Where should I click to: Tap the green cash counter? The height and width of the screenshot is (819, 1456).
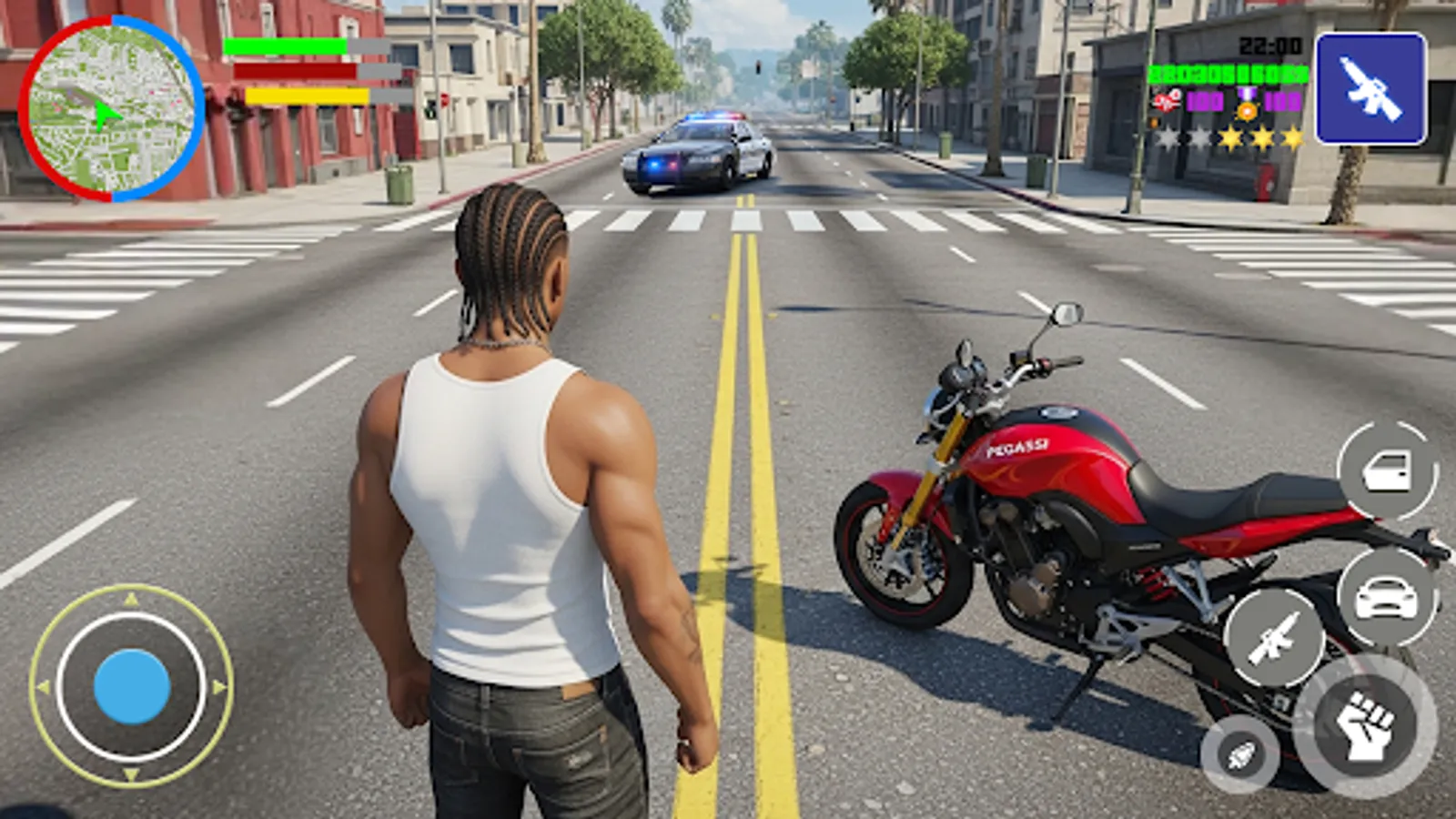pyautogui.click(x=1228, y=75)
